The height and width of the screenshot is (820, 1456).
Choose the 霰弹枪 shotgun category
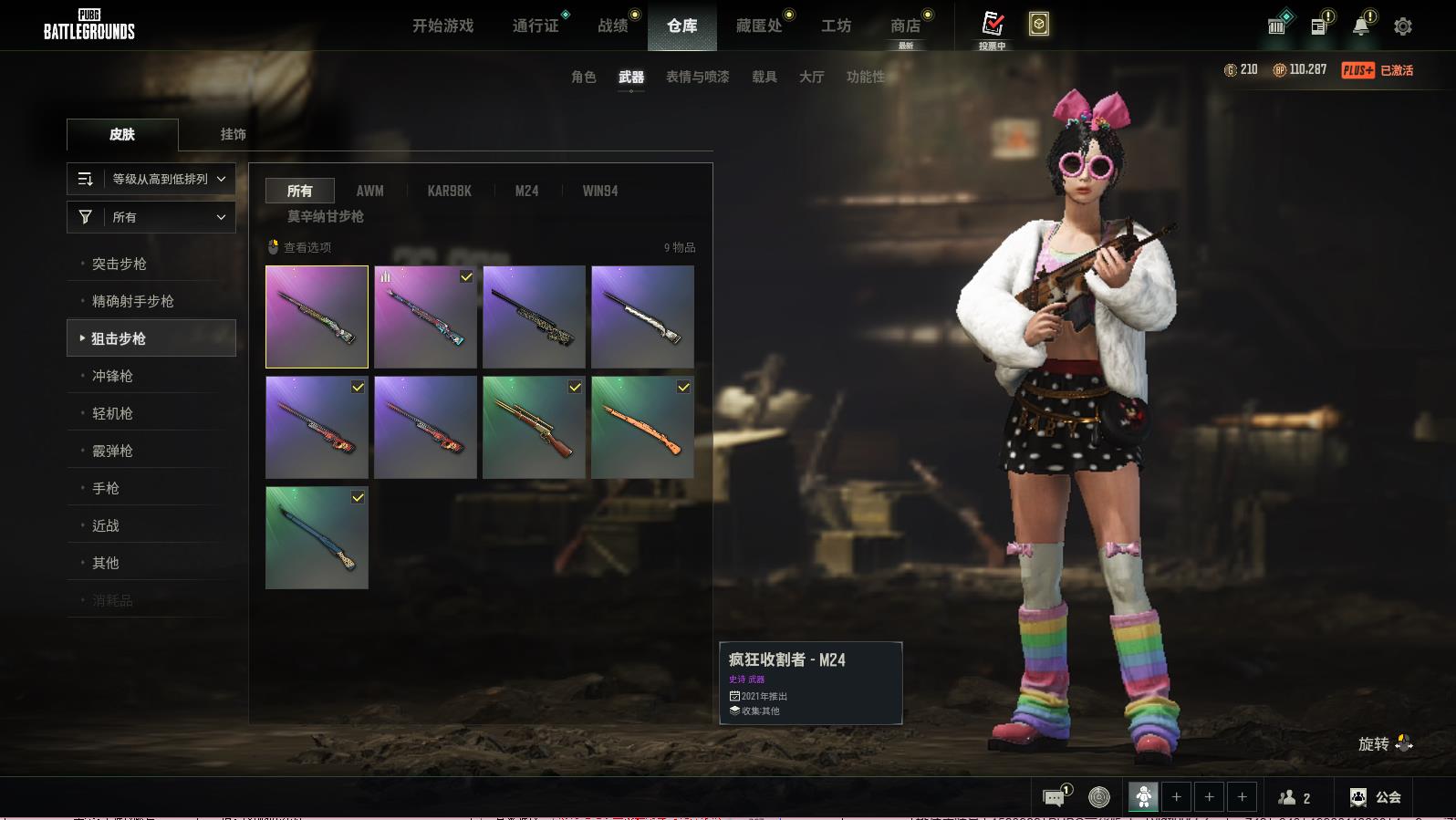click(x=112, y=451)
